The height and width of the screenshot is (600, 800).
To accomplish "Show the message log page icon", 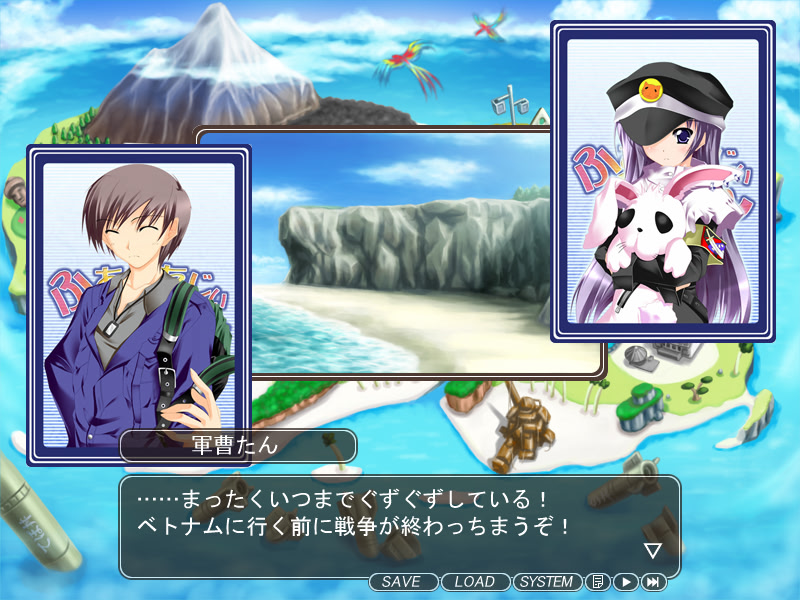I will click(597, 582).
